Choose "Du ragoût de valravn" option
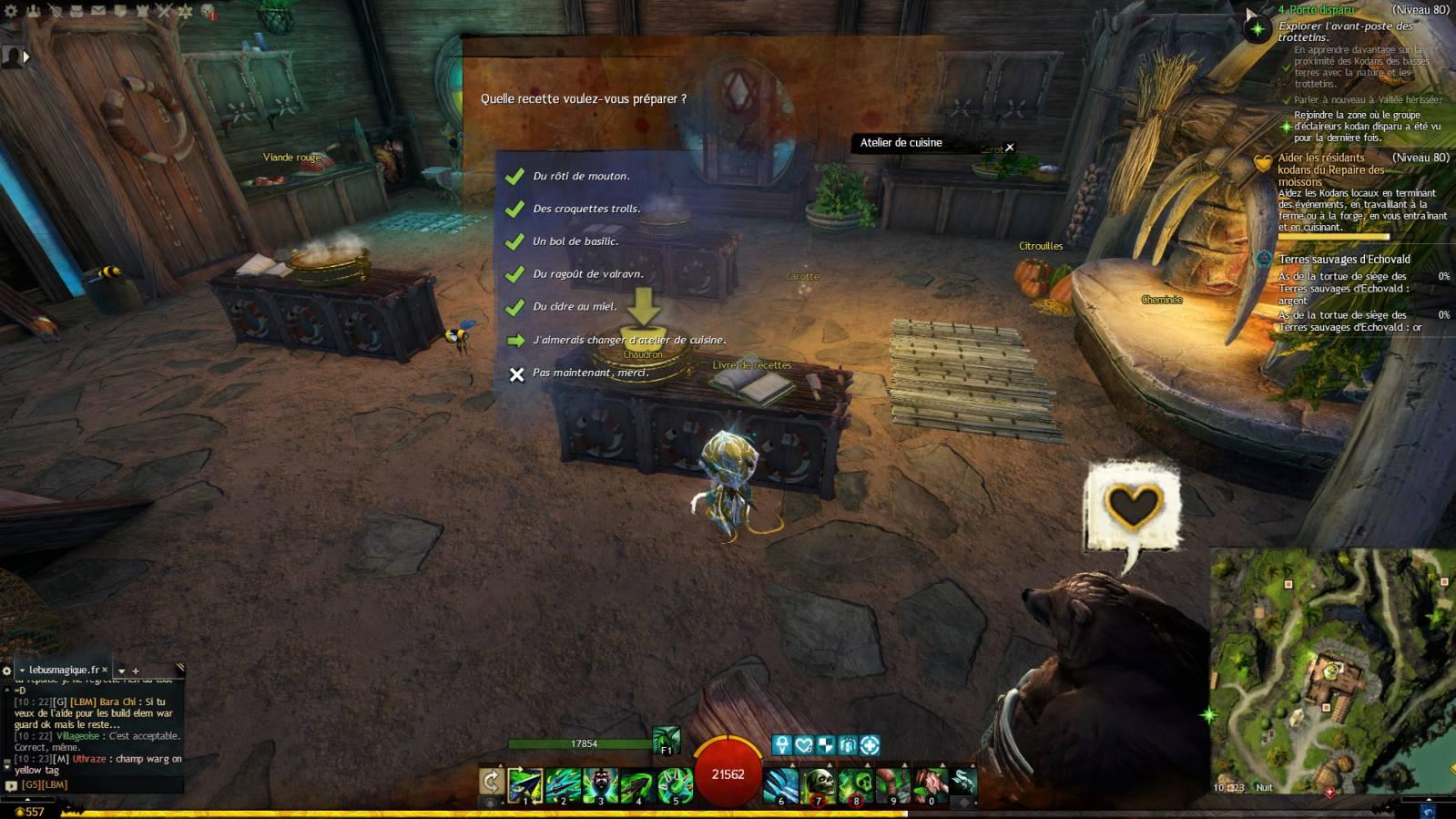1456x819 pixels. click(588, 274)
